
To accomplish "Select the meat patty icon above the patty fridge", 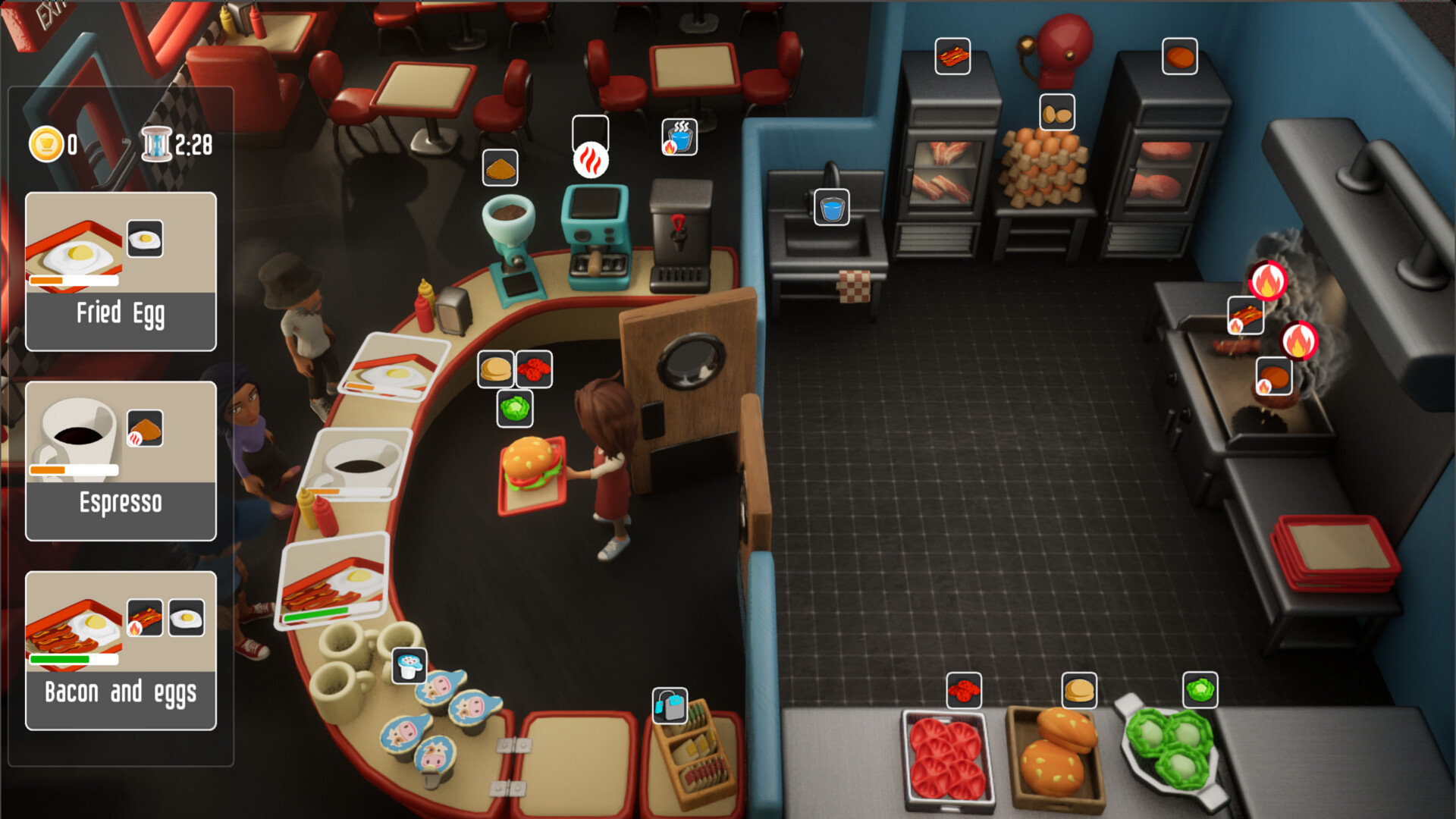I will tap(1180, 56).
